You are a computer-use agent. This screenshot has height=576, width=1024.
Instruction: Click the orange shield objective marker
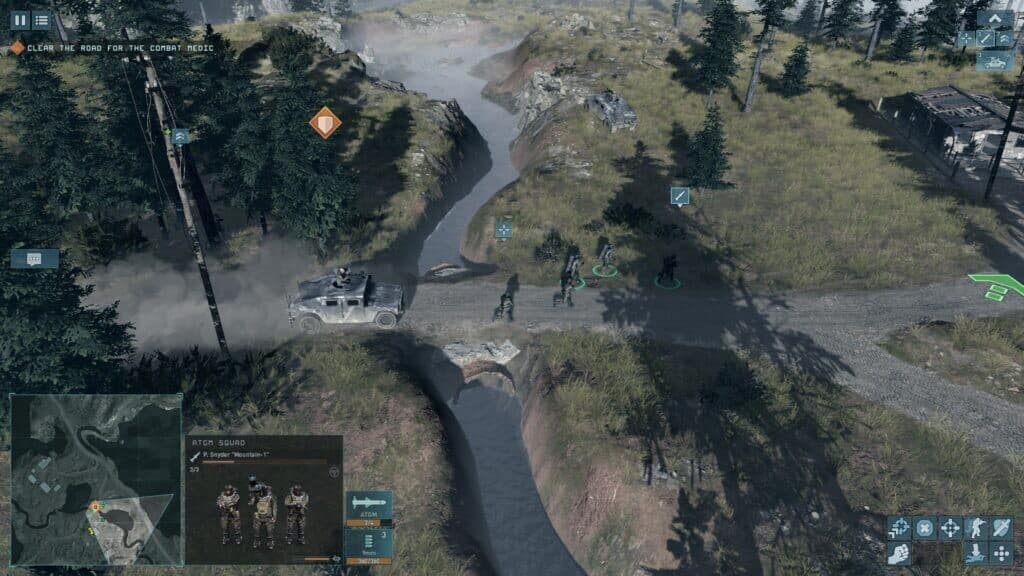pos(325,123)
